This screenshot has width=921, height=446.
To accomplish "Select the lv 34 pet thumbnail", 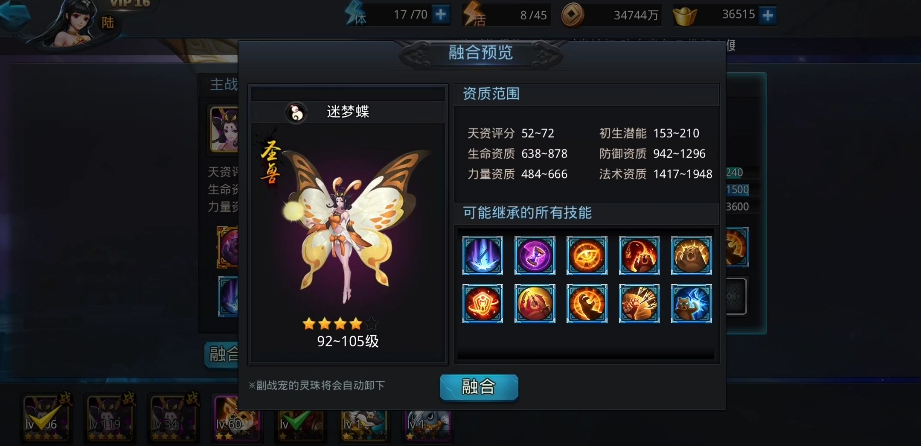I will pyautogui.click(x=170, y=416).
